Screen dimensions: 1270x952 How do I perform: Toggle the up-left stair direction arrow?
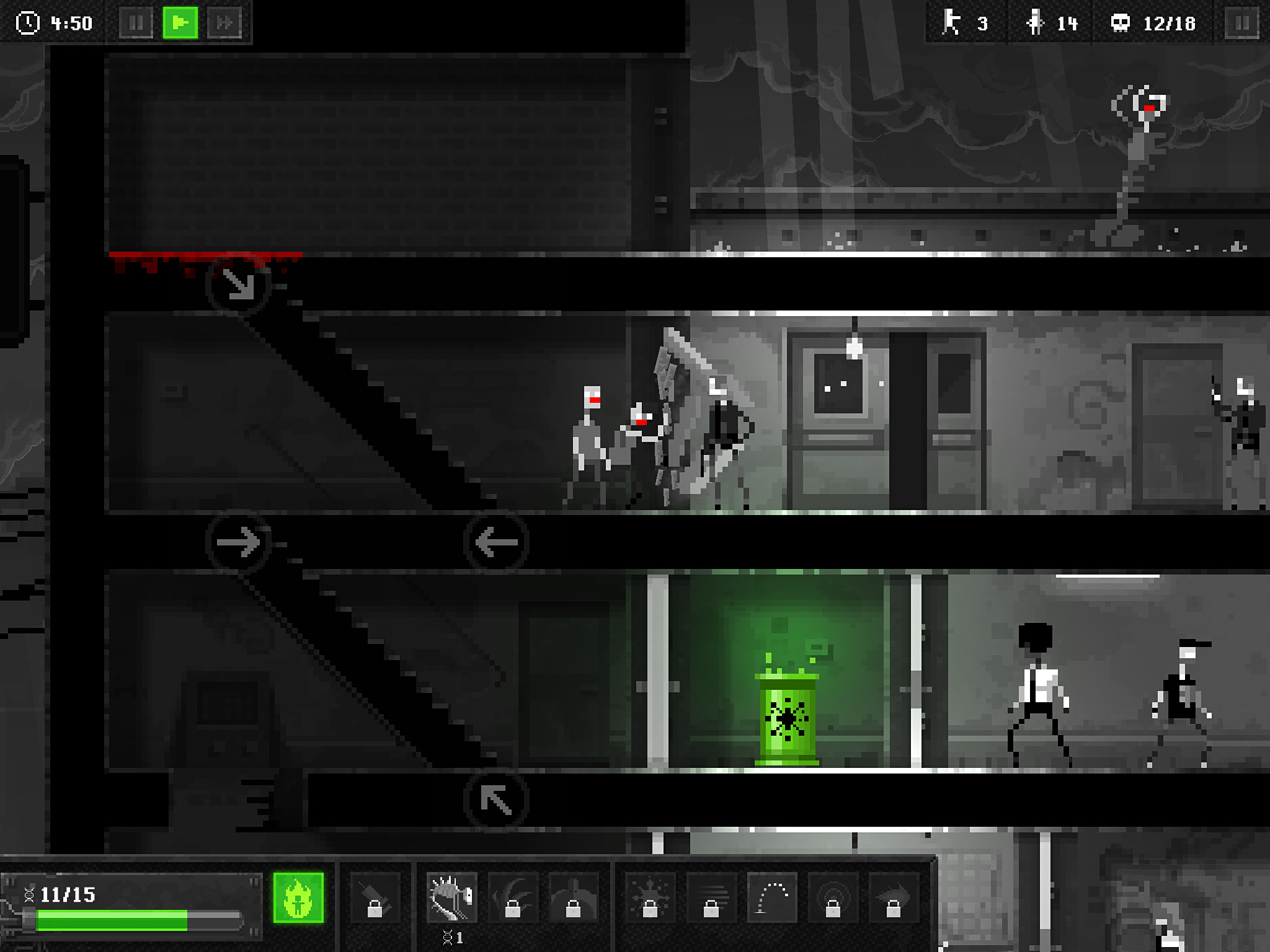pos(496,800)
